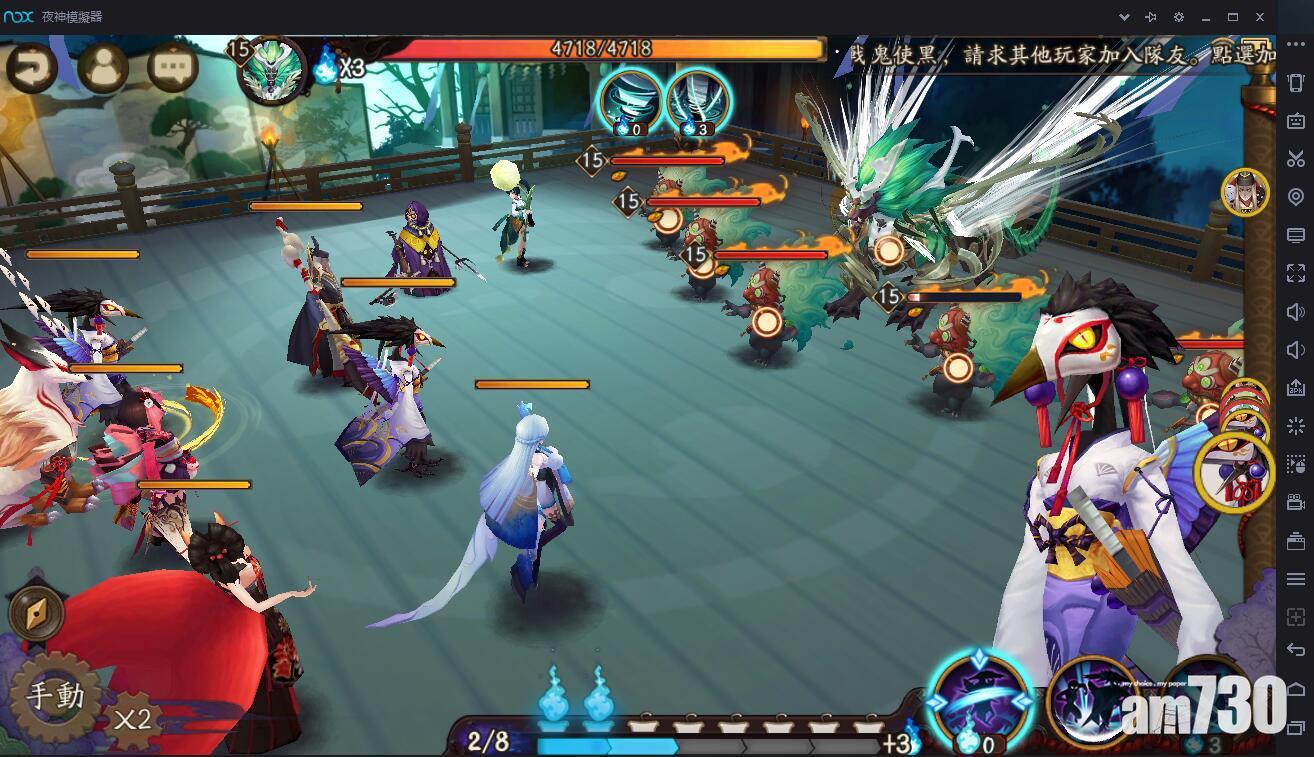Inspect the boss tornado skill costing 0
Viewport: 1314px width, 757px height.
tap(631, 101)
